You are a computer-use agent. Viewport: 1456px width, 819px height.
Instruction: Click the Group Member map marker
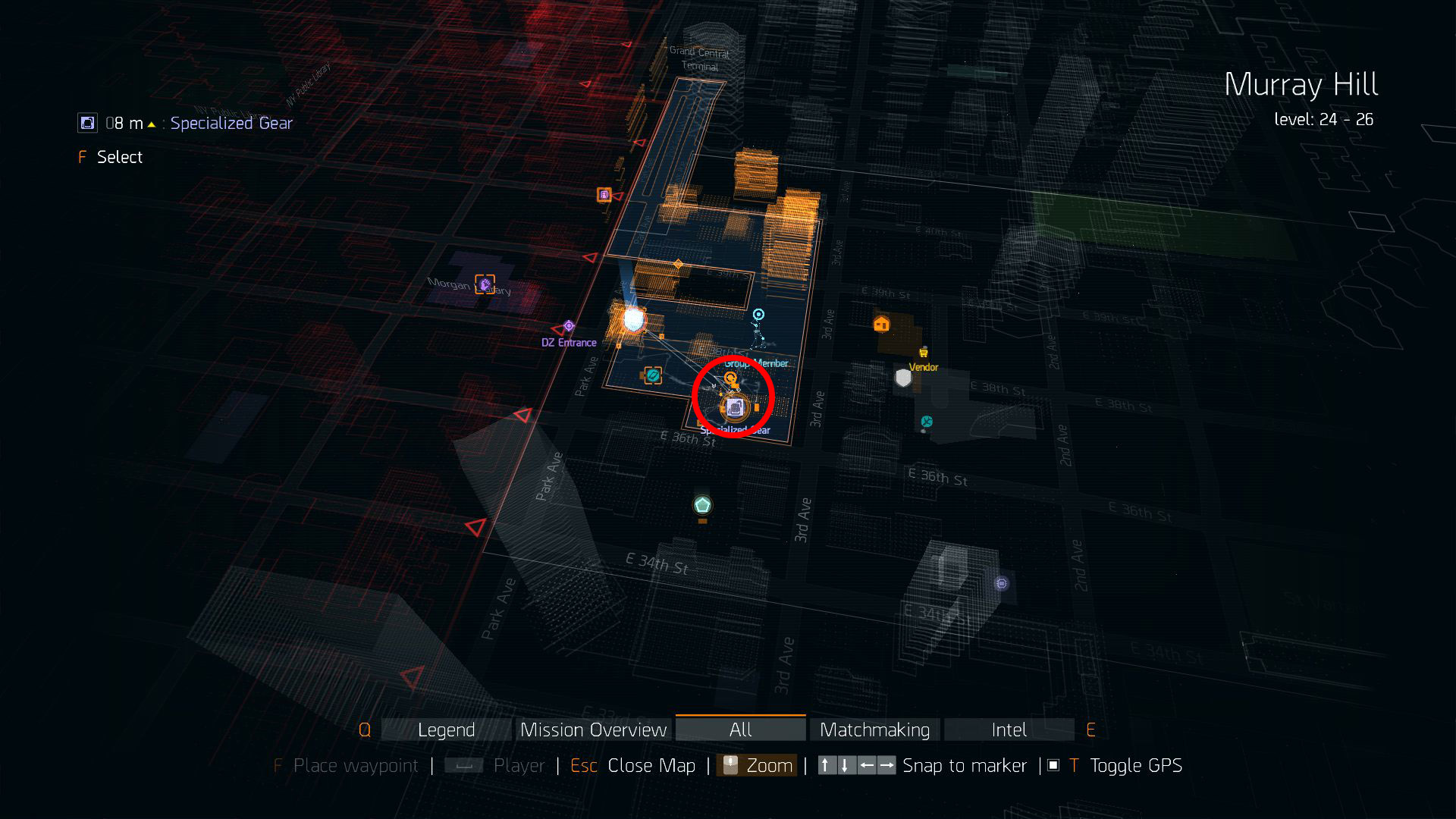(758, 315)
